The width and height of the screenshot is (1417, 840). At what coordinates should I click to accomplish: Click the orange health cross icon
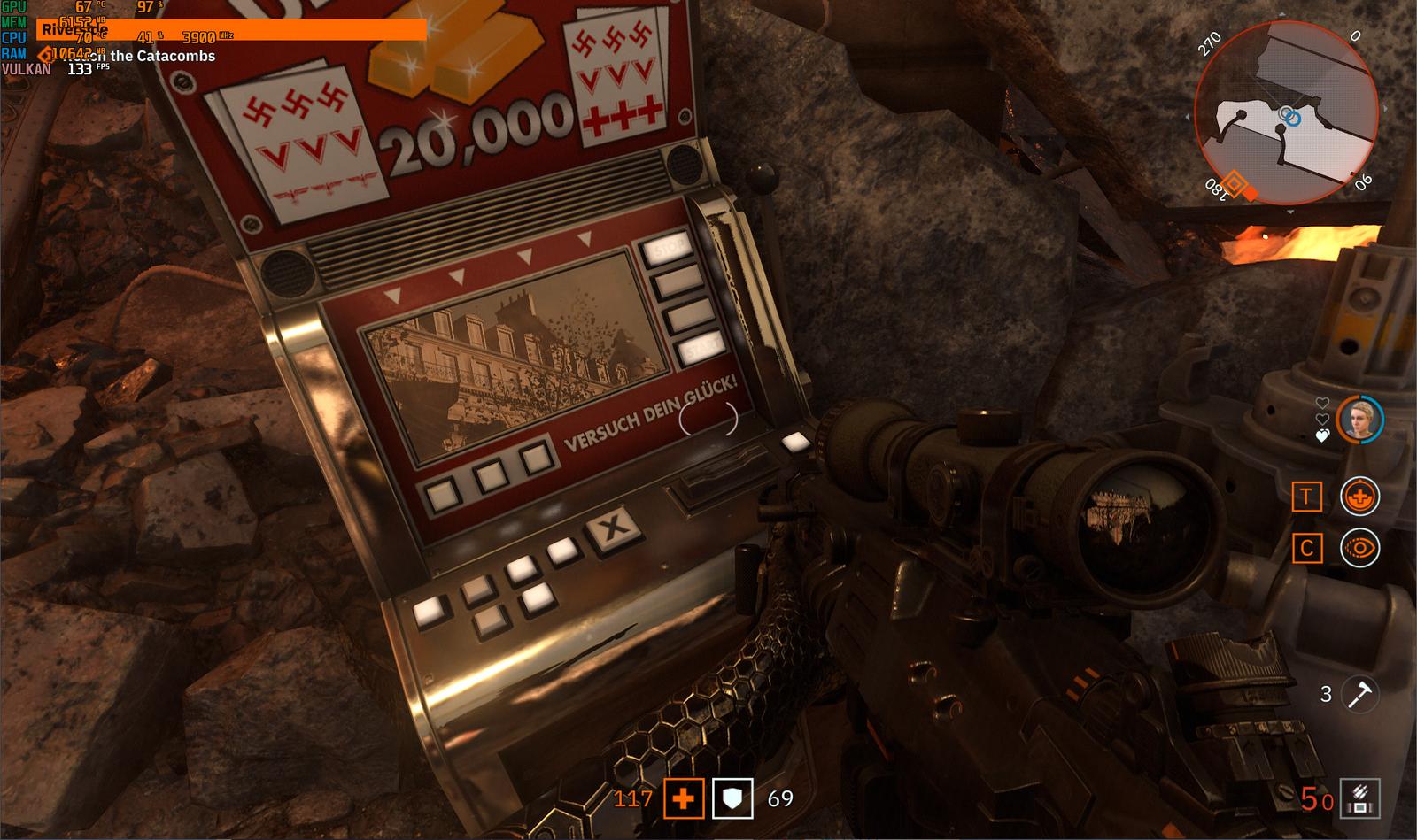tap(683, 799)
